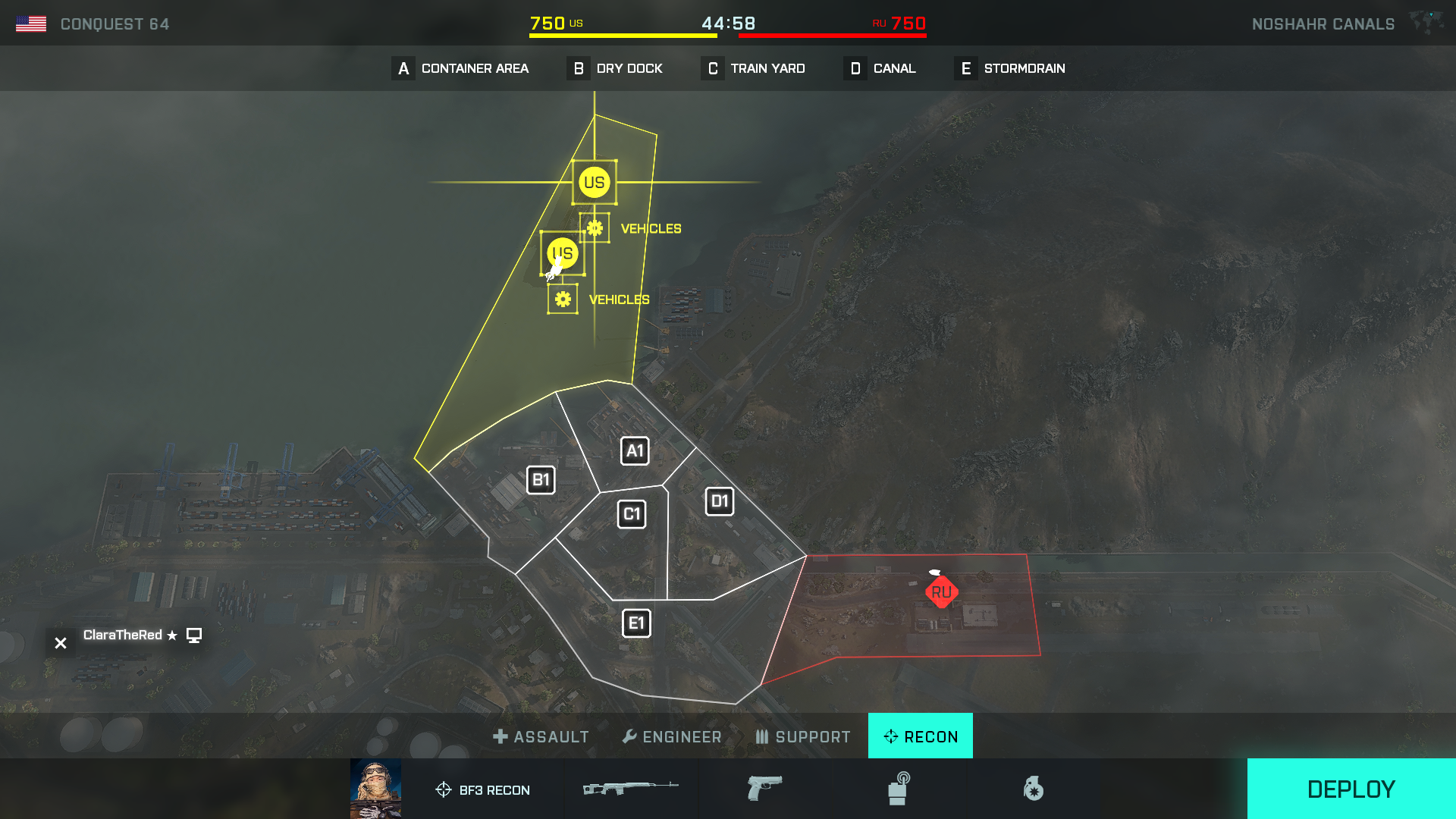Select the lower US deployment point

tap(562, 253)
